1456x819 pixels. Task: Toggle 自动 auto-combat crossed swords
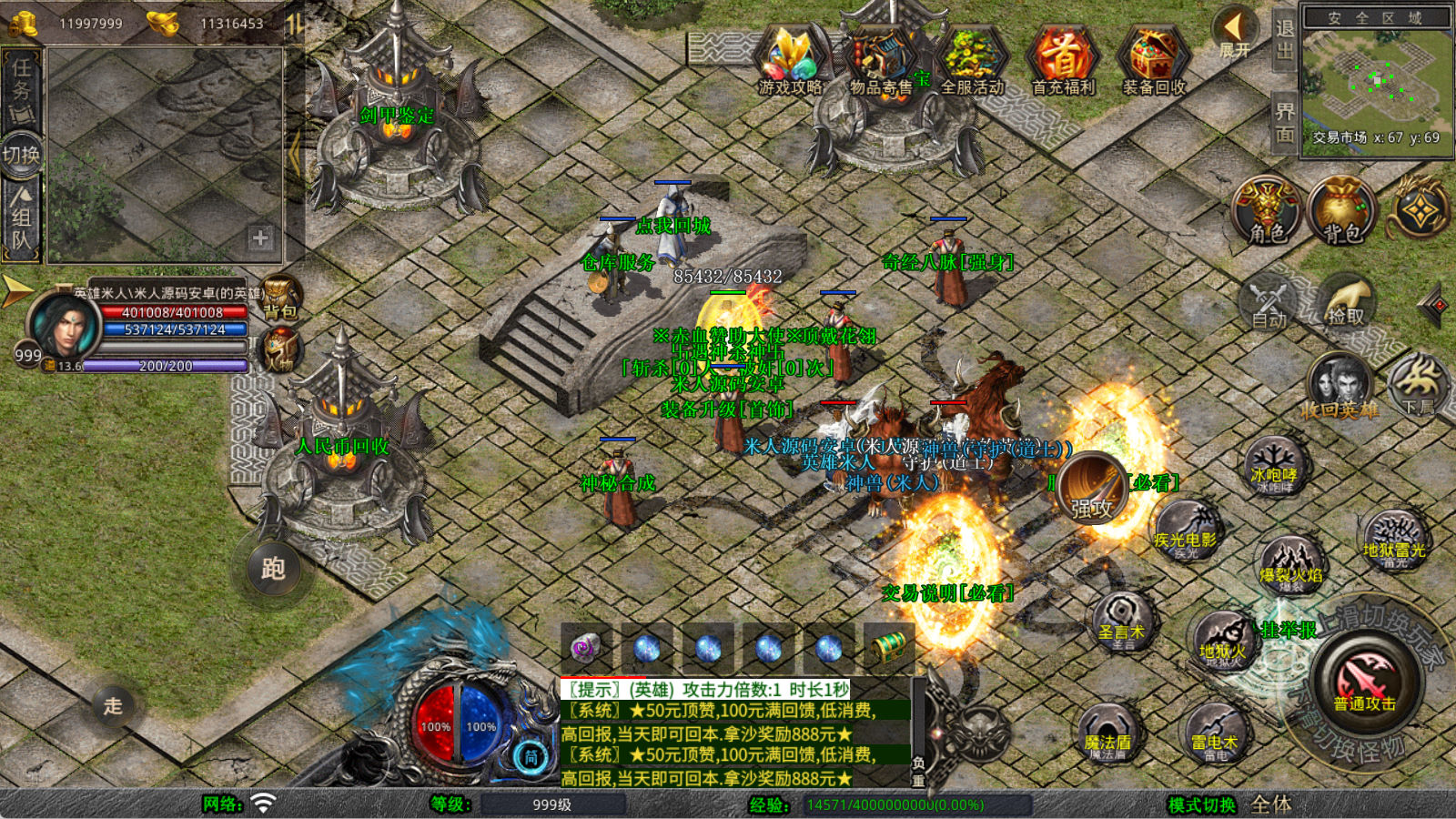(1269, 302)
